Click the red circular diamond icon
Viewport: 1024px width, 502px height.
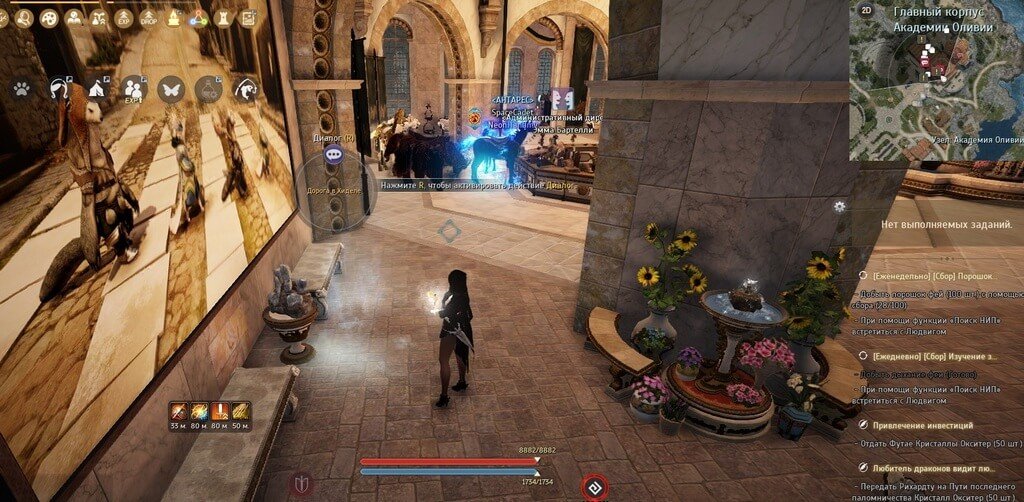(x=593, y=487)
